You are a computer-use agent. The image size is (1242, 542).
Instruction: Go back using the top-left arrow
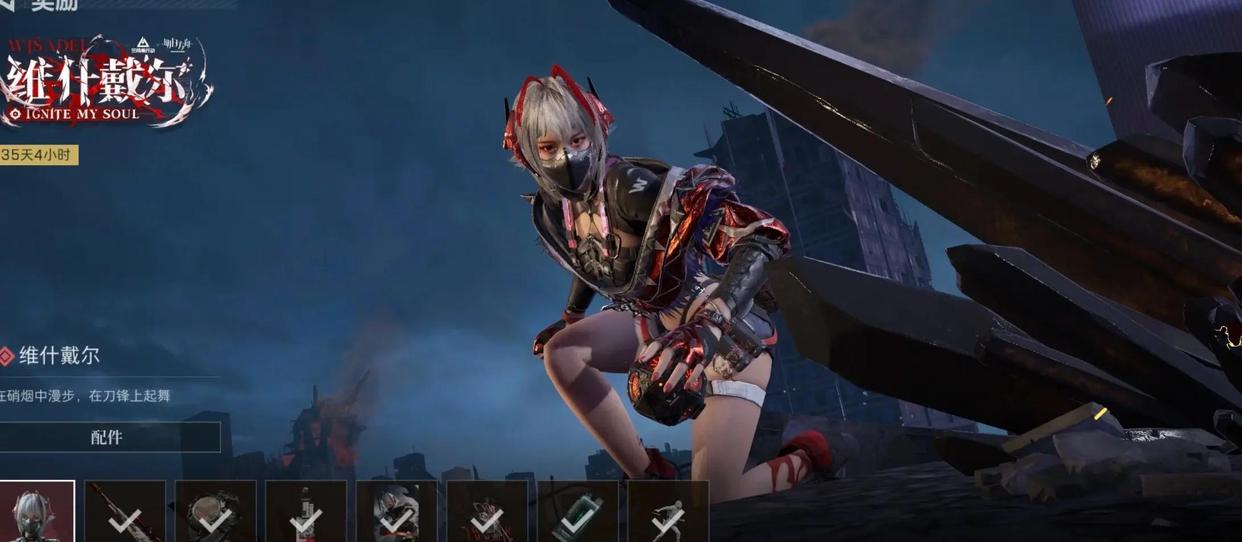[7, 5]
